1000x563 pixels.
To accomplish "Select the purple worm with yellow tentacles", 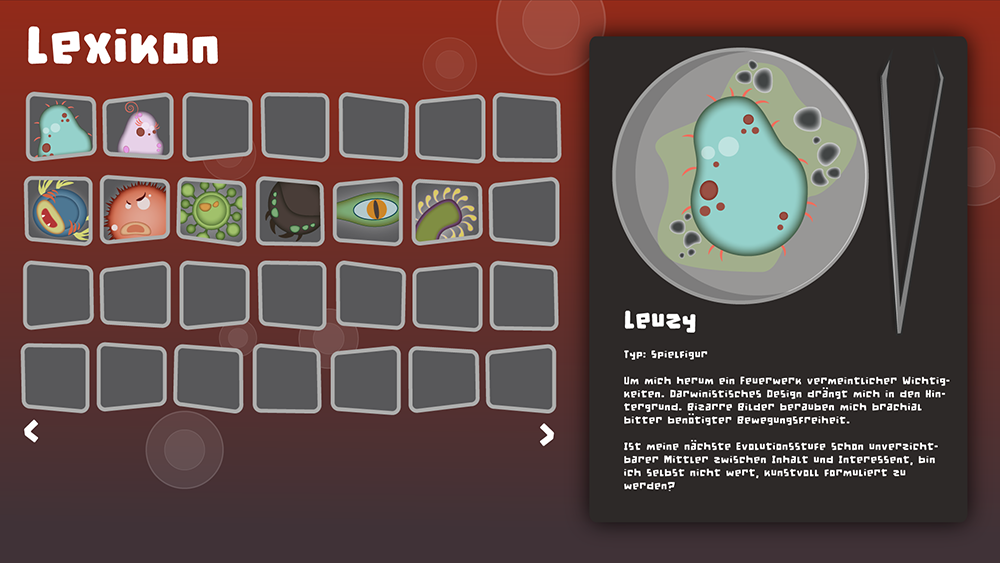I will pos(446,211).
